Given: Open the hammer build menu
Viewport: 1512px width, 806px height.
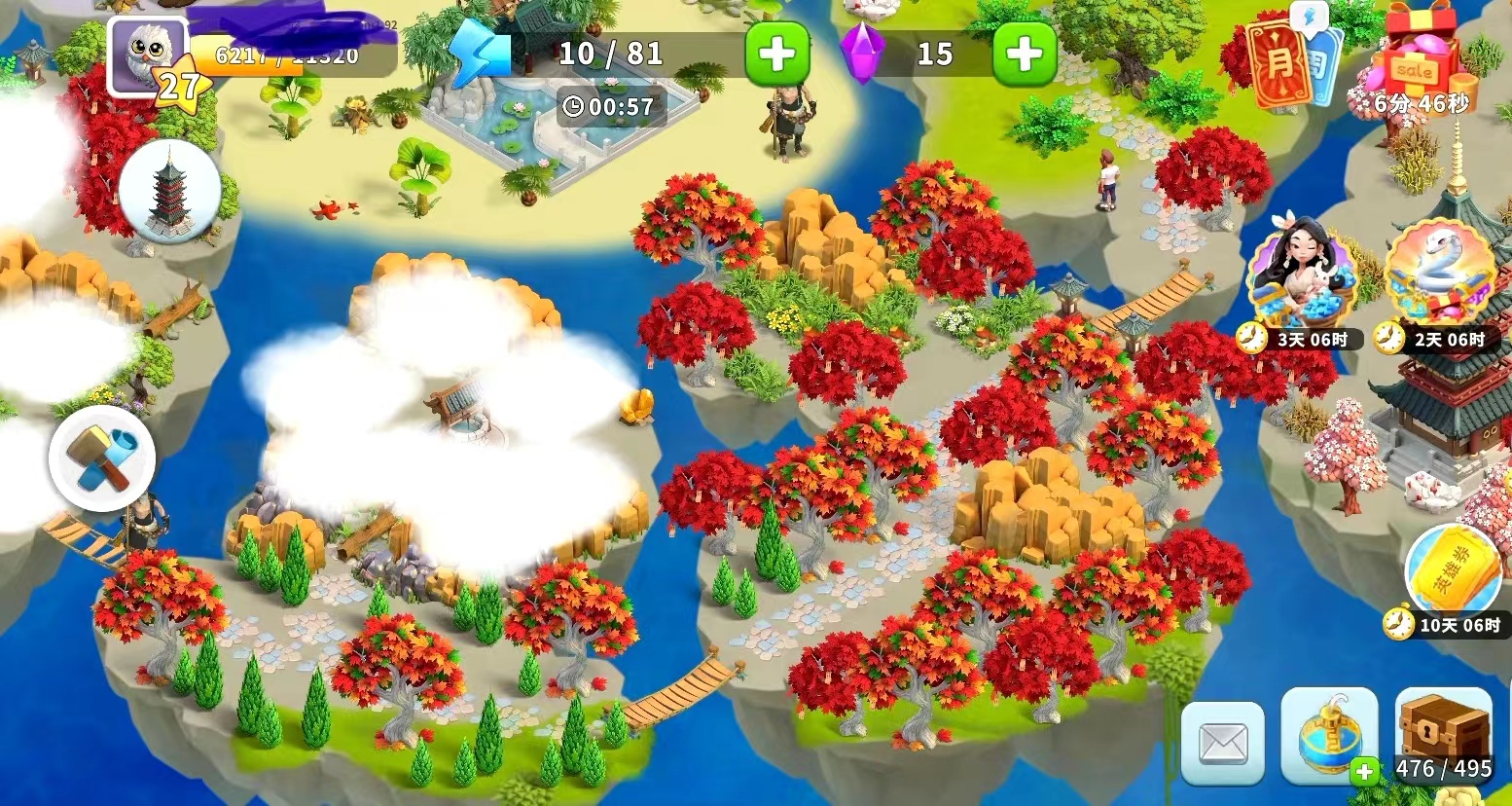Looking at the screenshot, I should pyautogui.click(x=102, y=458).
